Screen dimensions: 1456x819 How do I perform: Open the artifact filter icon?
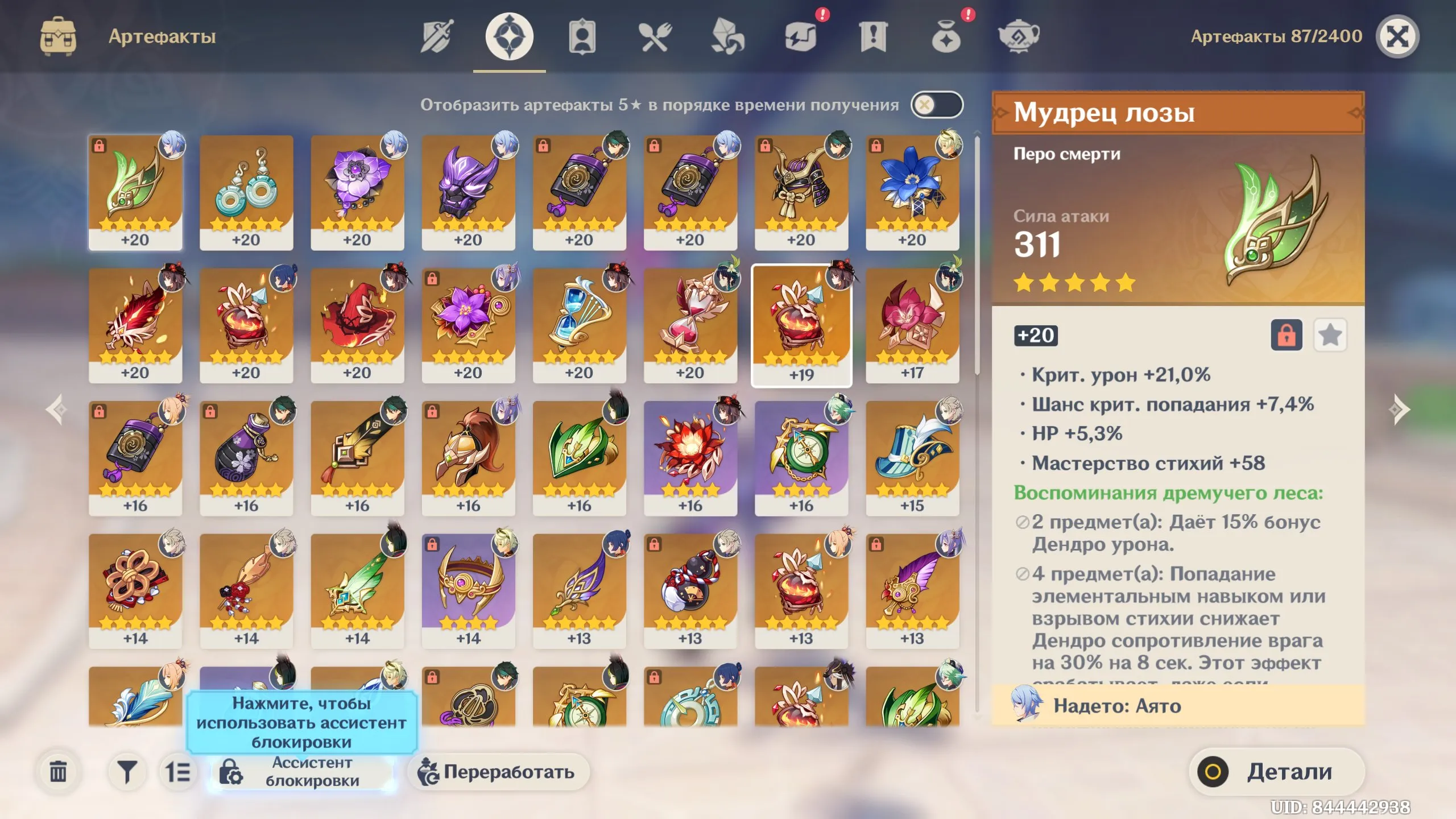point(128,772)
